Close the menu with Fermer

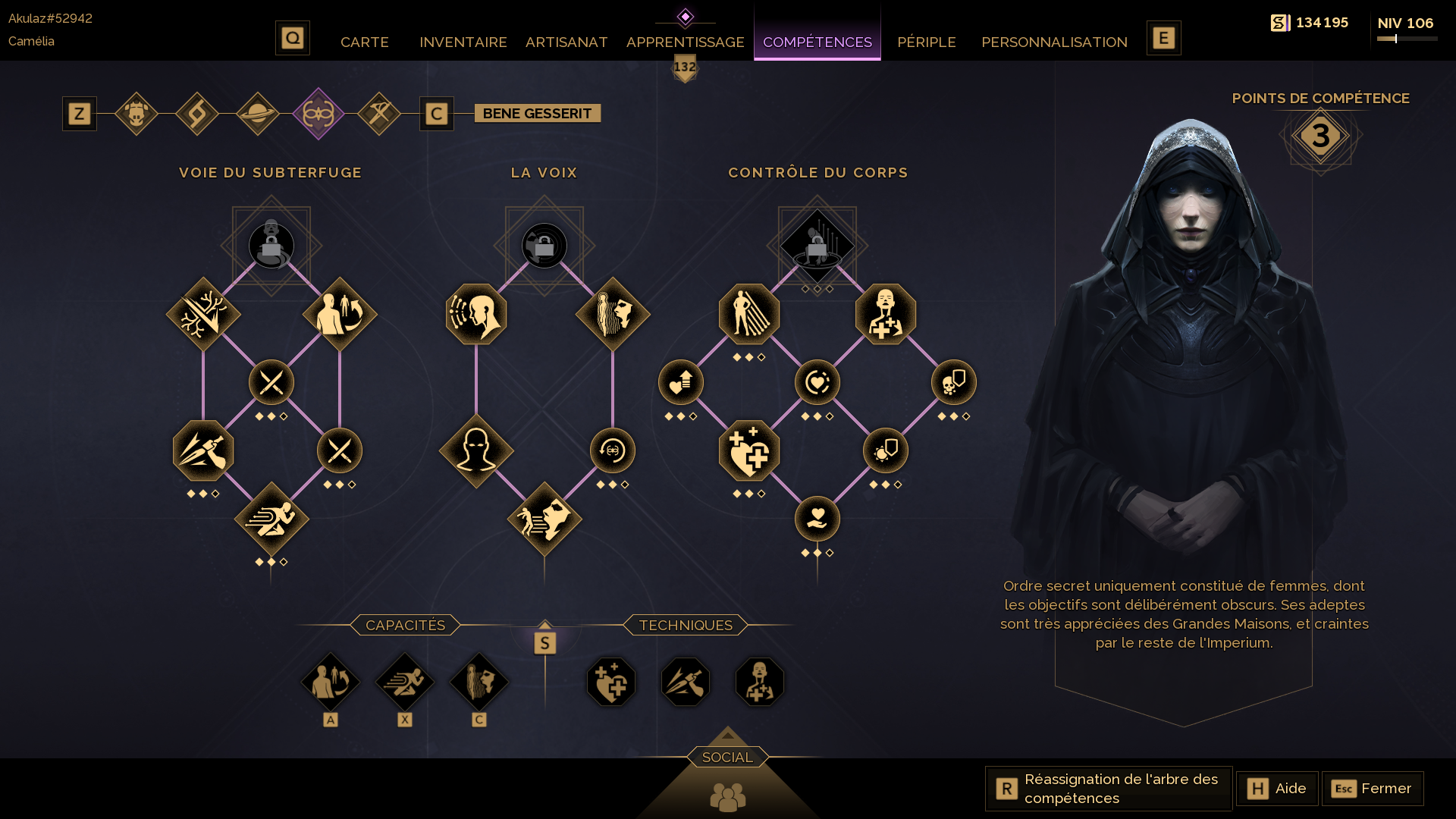point(1373,789)
